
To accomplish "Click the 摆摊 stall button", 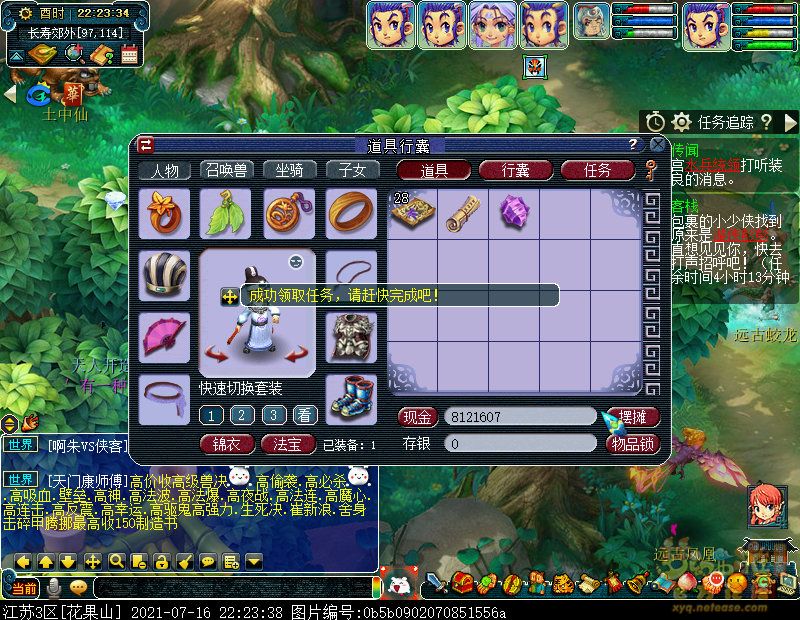I will coord(632,417).
